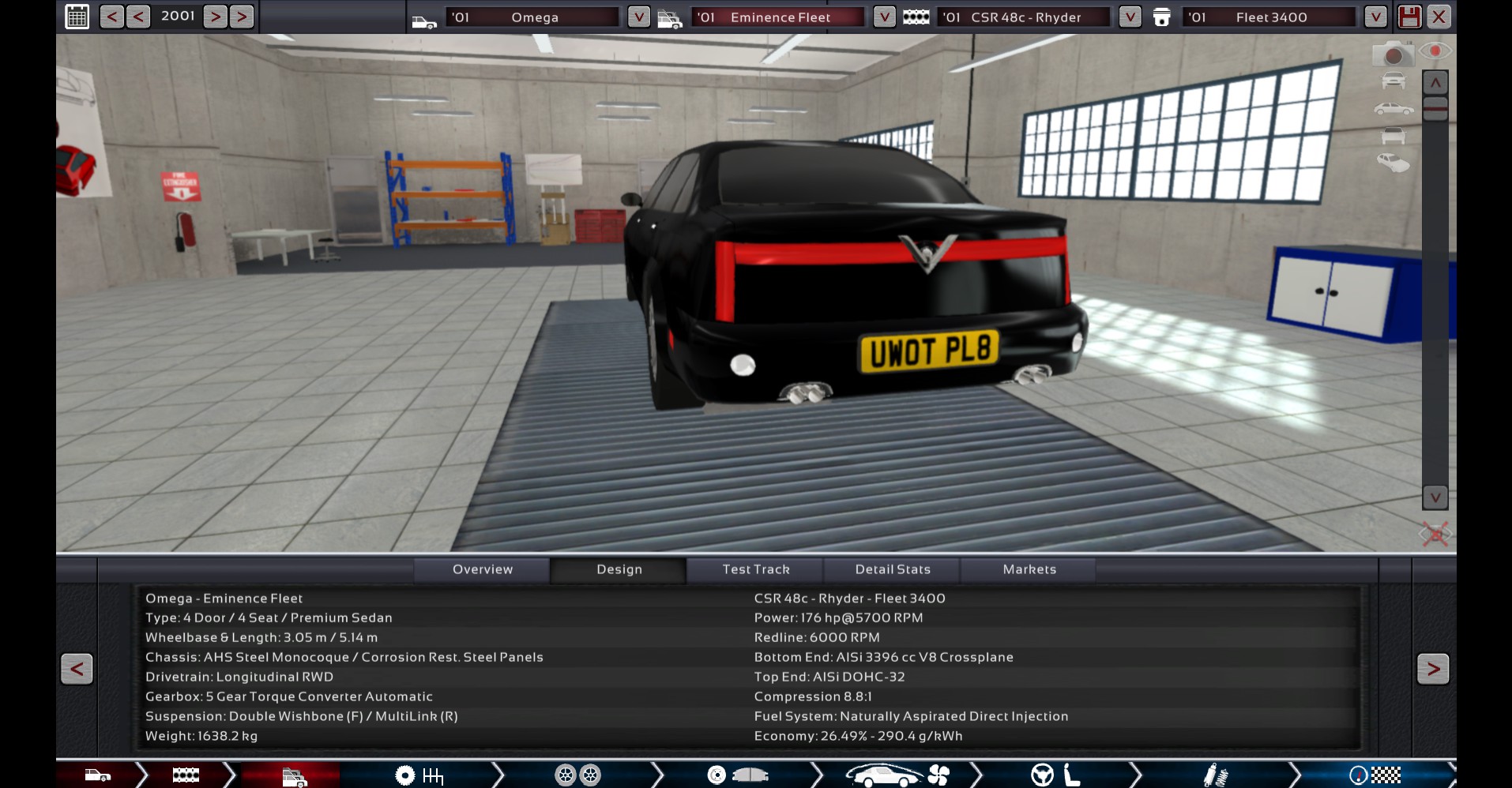Open the suspension spring section
Screen dimensions: 1512x788
(1215, 775)
